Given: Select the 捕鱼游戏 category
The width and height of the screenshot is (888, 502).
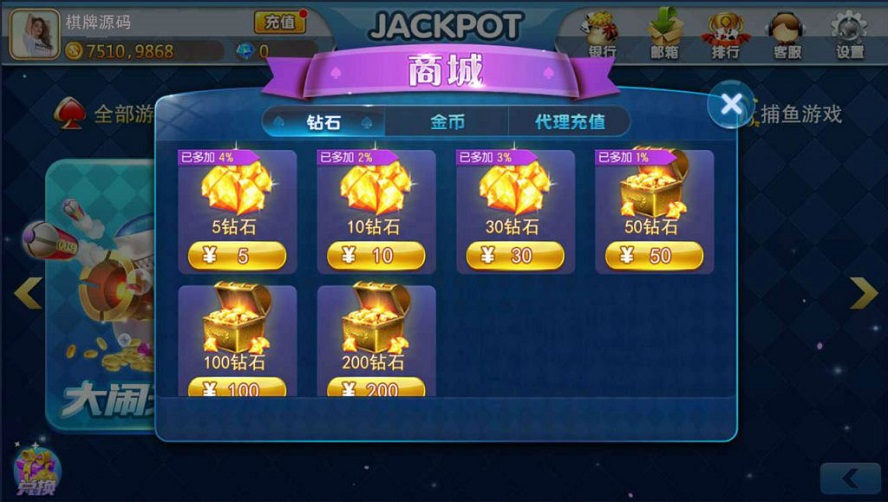Looking at the screenshot, I should tap(800, 114).
